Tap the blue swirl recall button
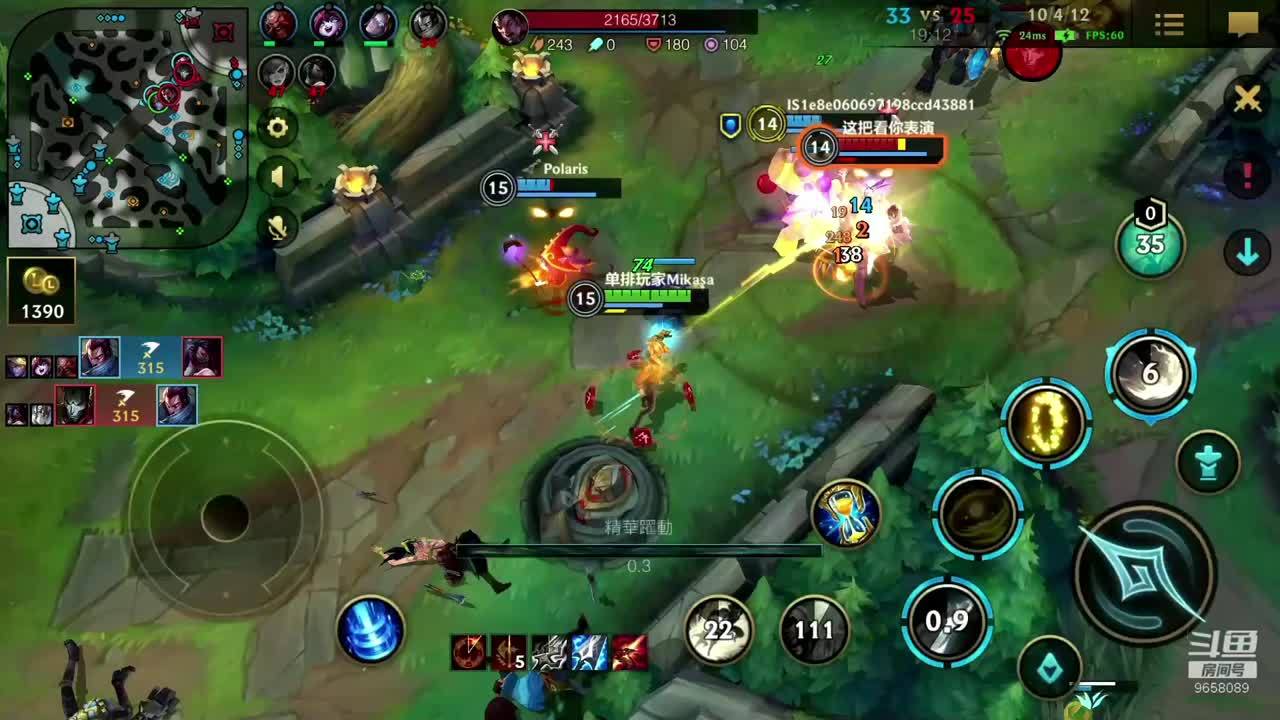This screenshot has height=720, width=1280. 371,630
